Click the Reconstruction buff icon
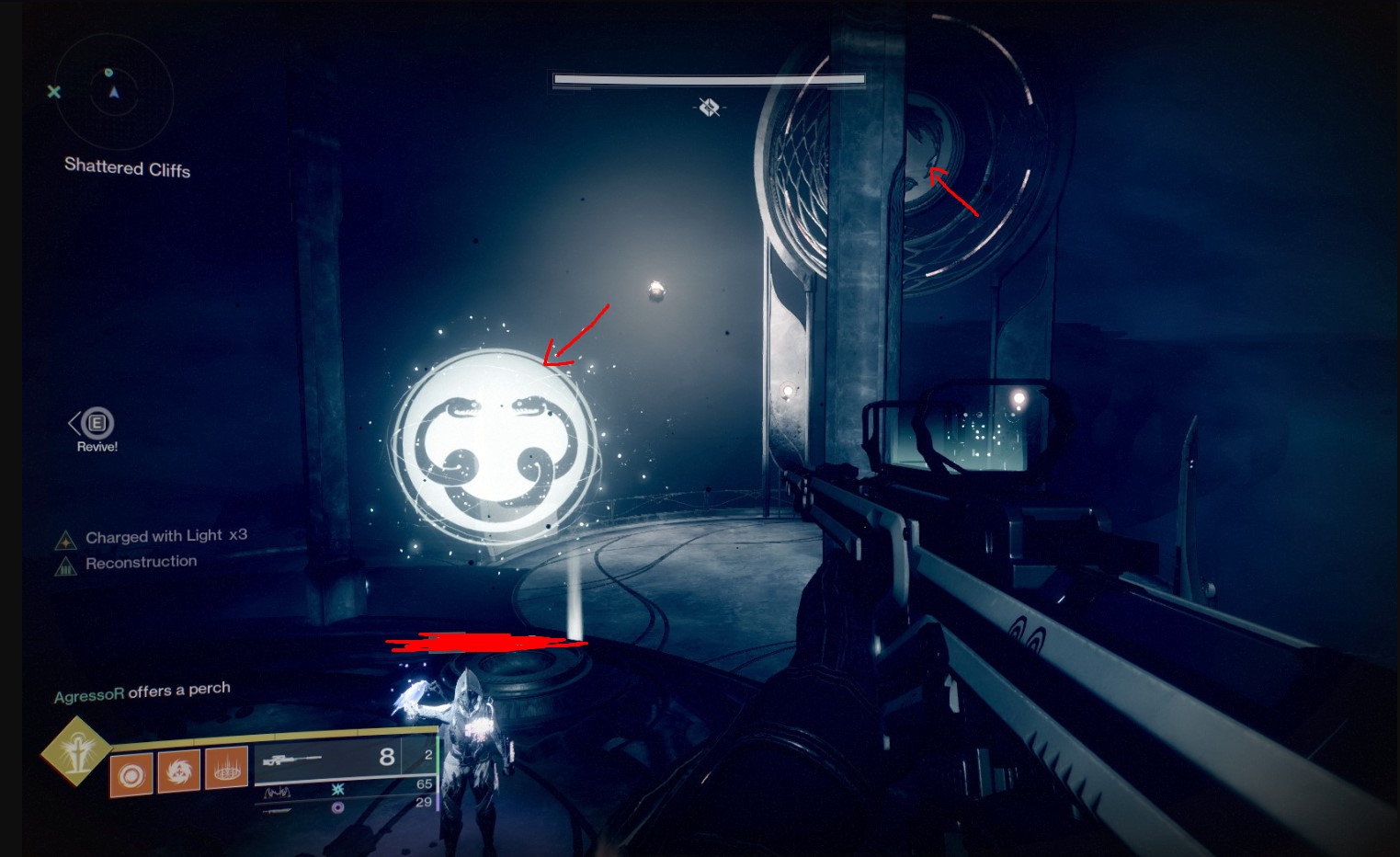 click(65, 566)
